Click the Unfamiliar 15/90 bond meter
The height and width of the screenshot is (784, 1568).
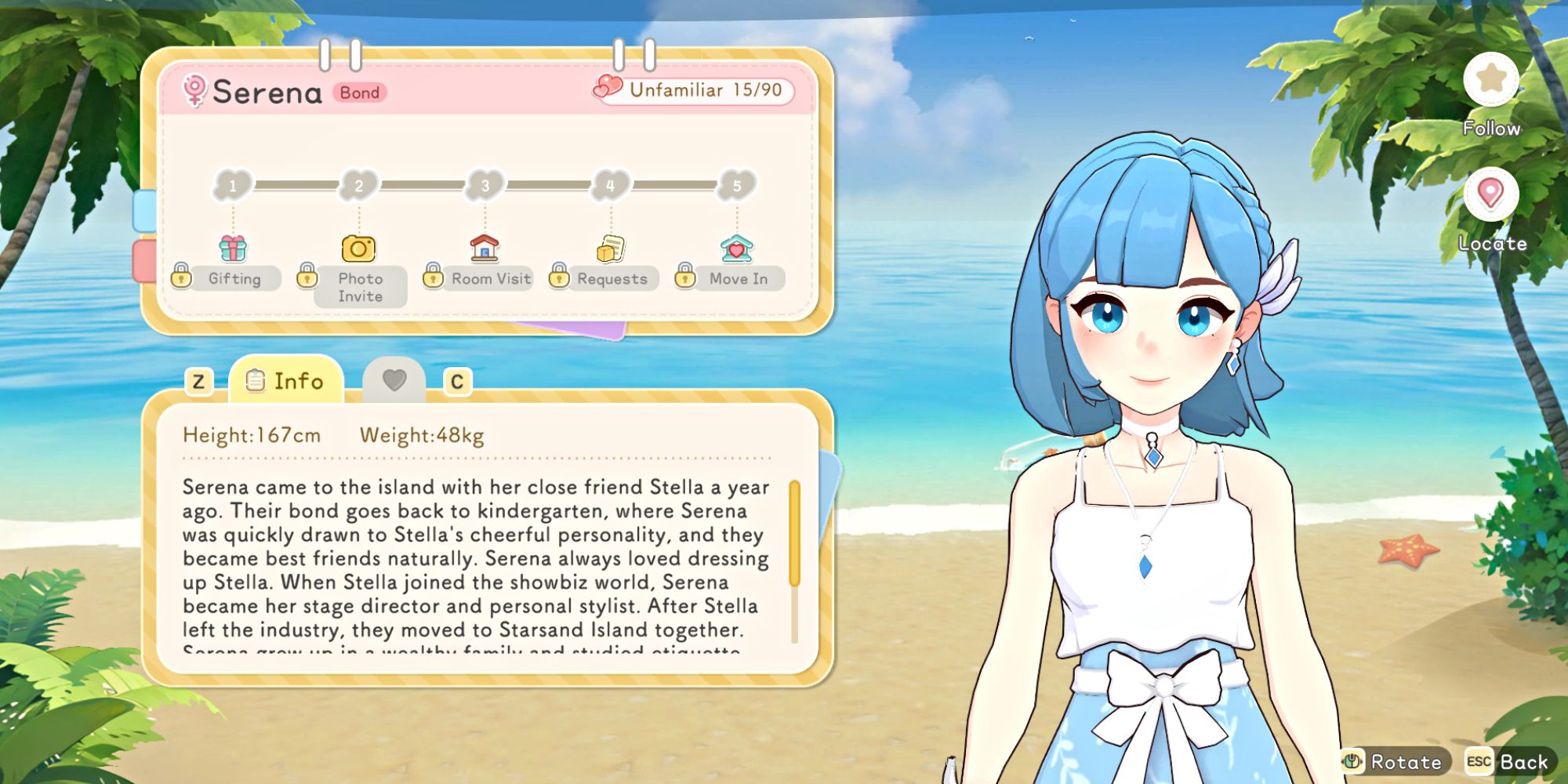tap(691, 91)
